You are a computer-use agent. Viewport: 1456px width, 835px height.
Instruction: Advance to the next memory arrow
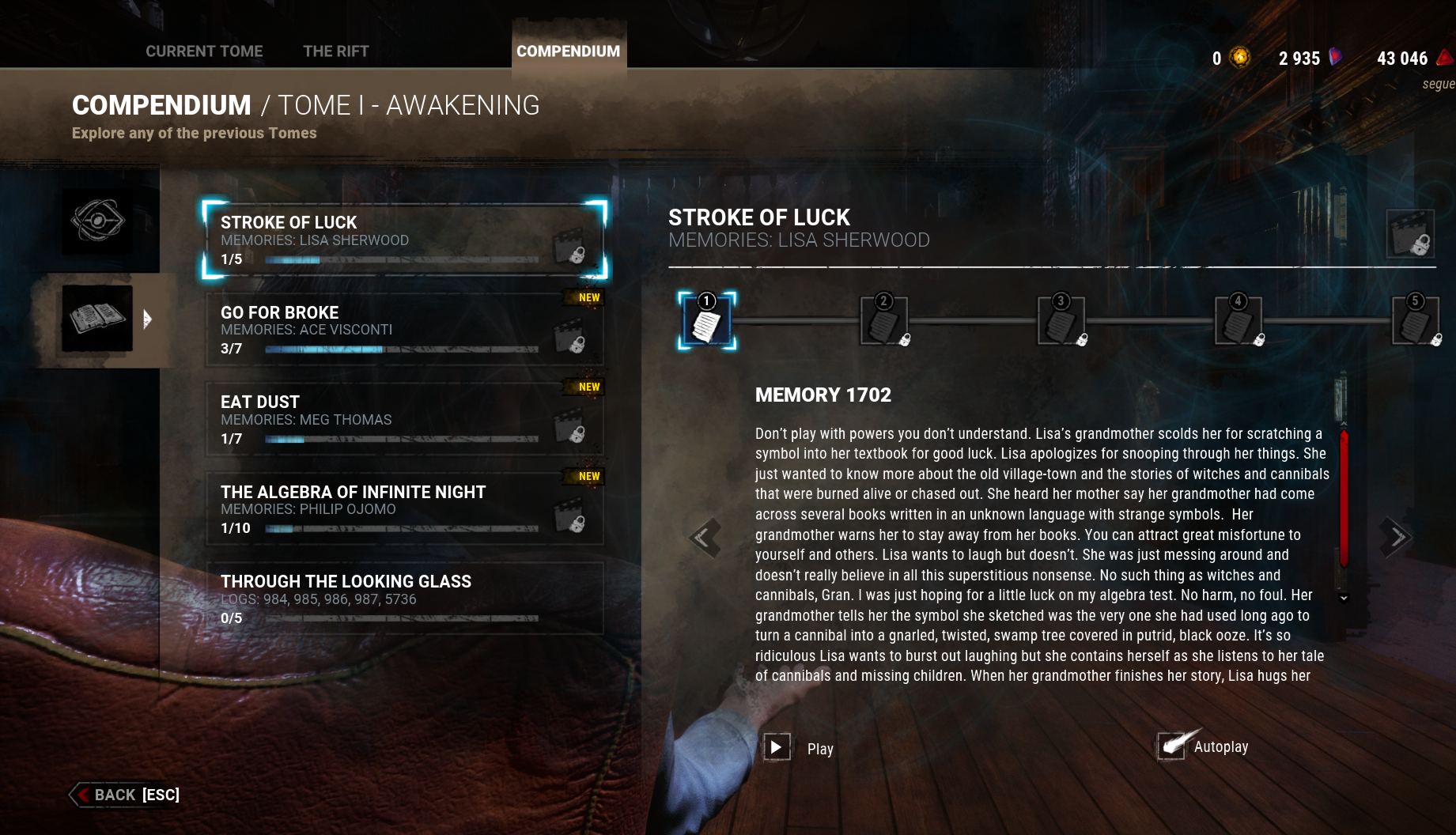click(x=1397, y=538)
